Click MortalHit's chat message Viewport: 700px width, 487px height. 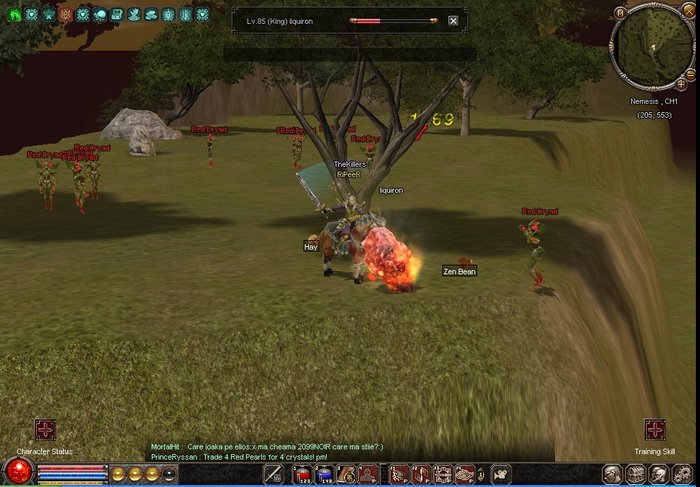point(266,446)
